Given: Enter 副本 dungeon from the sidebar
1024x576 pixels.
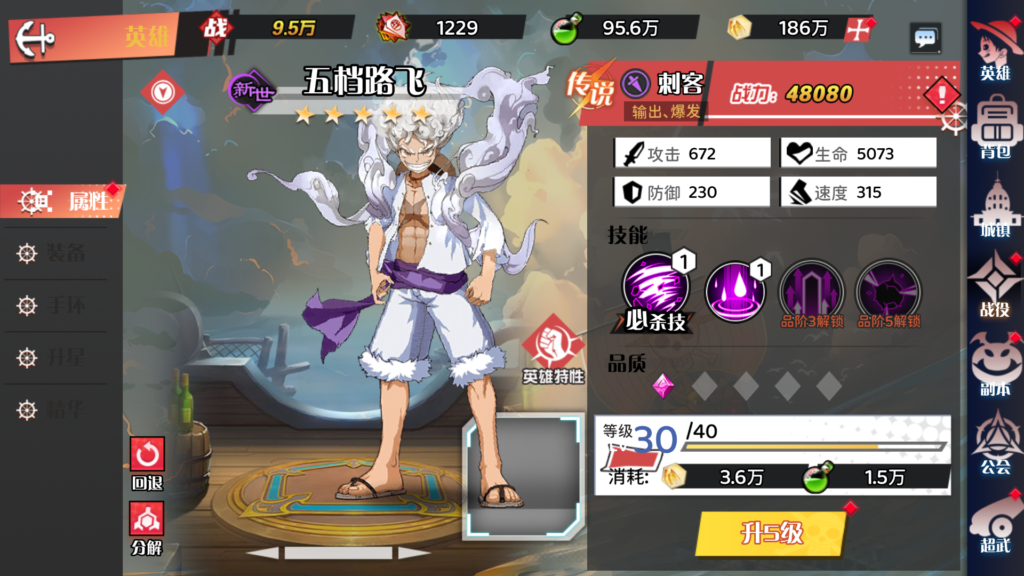Looking at the screenshot, I should [x=994, y=362].
